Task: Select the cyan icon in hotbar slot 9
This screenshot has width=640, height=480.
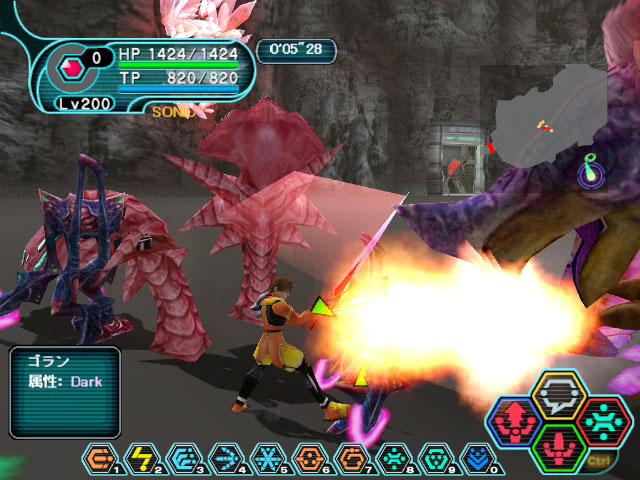Action: click(436, 457)
